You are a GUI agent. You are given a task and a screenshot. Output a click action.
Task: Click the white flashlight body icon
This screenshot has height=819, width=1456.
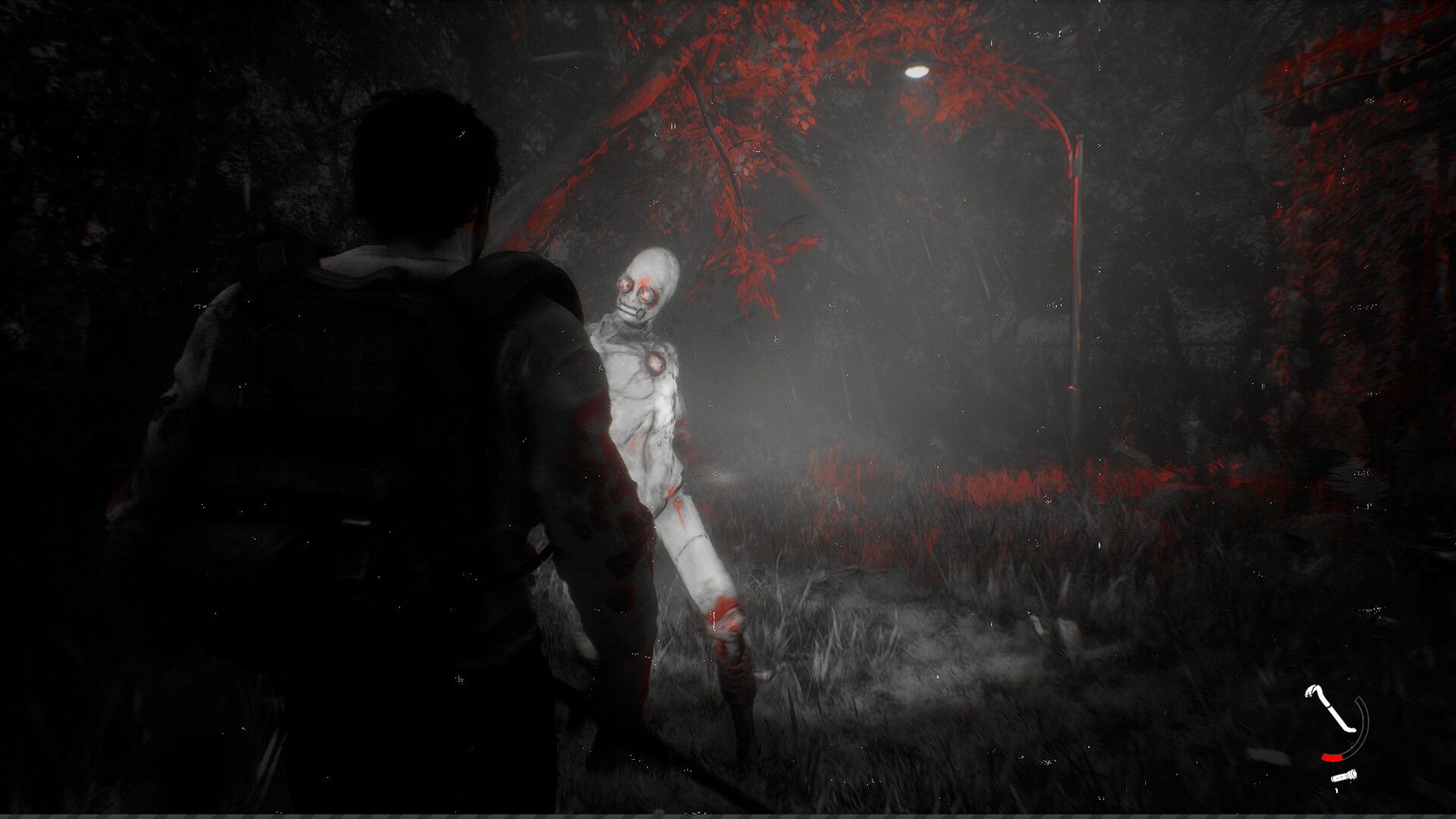(1341, 777)
